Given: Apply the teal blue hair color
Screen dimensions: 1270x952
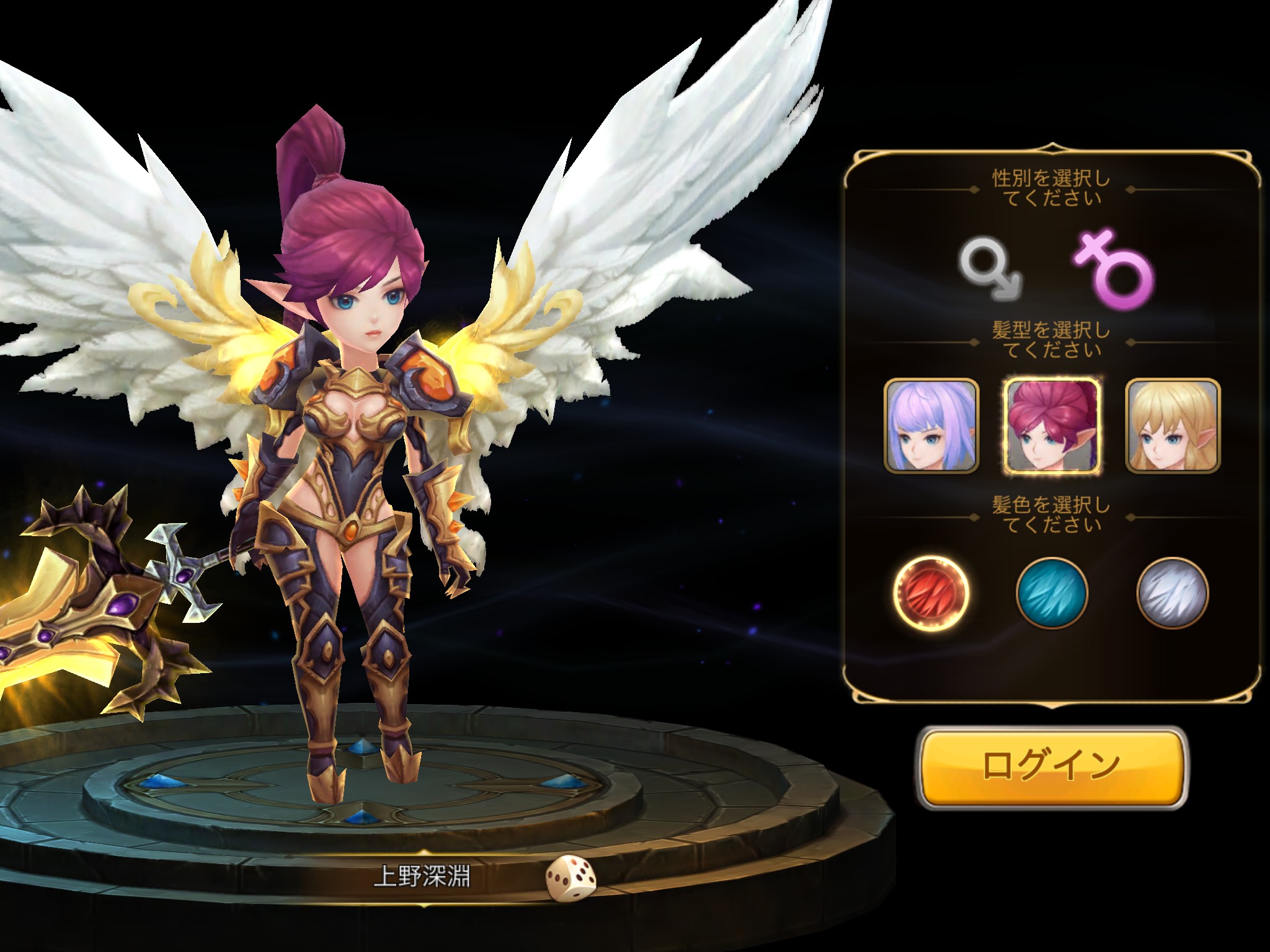Looking at the screenshot, I should [x=1052, y=593].
